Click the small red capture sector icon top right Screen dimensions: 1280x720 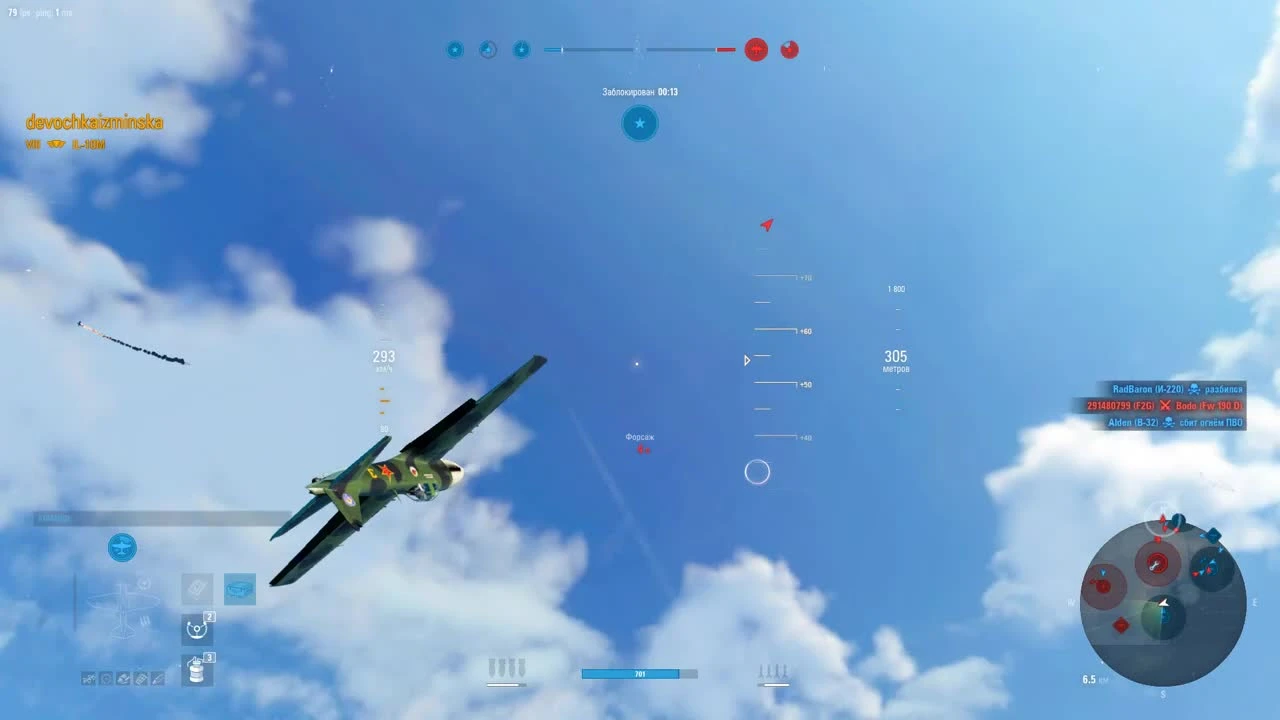(789, 49)
